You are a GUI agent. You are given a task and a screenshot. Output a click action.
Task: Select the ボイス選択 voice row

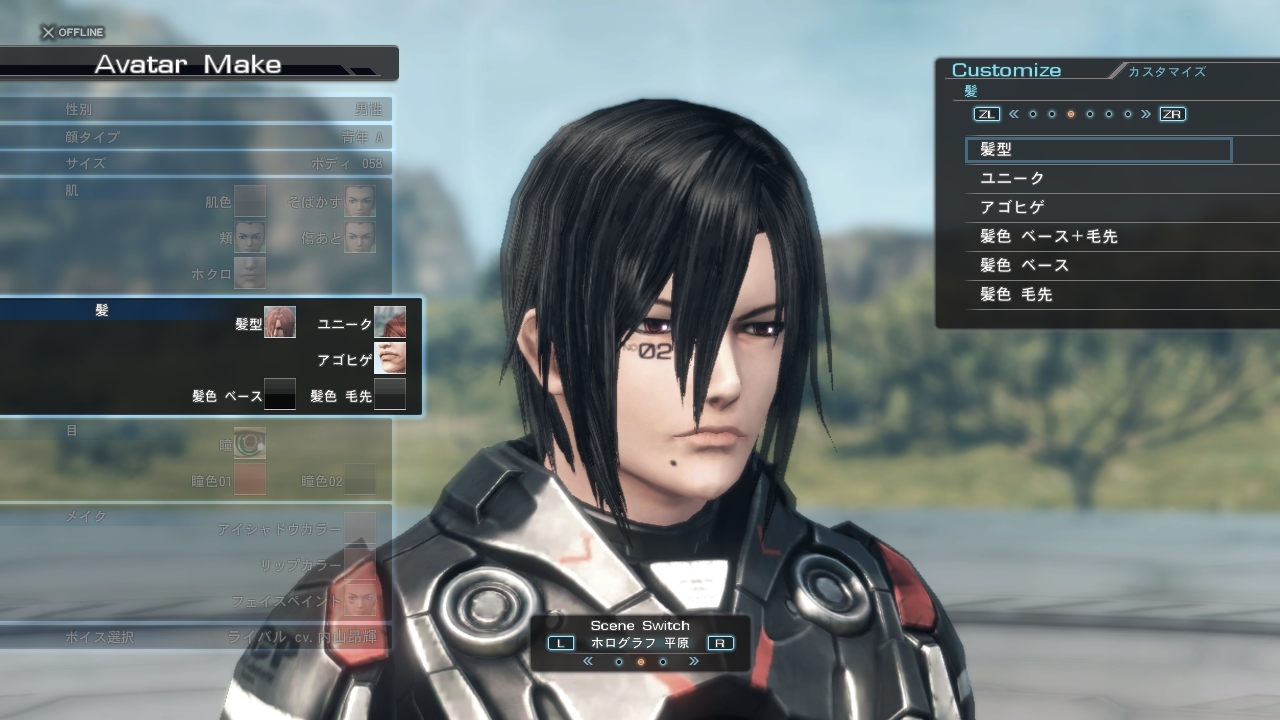tap(196, 637)
